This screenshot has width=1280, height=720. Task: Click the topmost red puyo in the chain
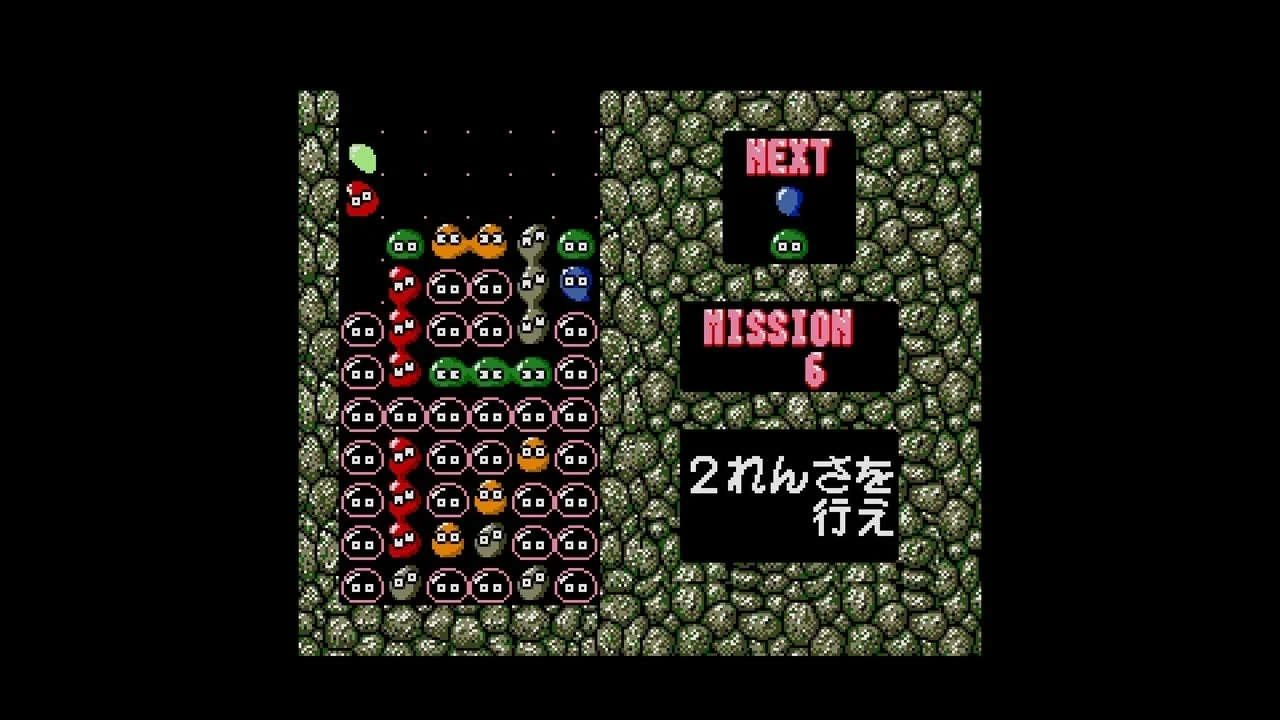click(405, 283)
